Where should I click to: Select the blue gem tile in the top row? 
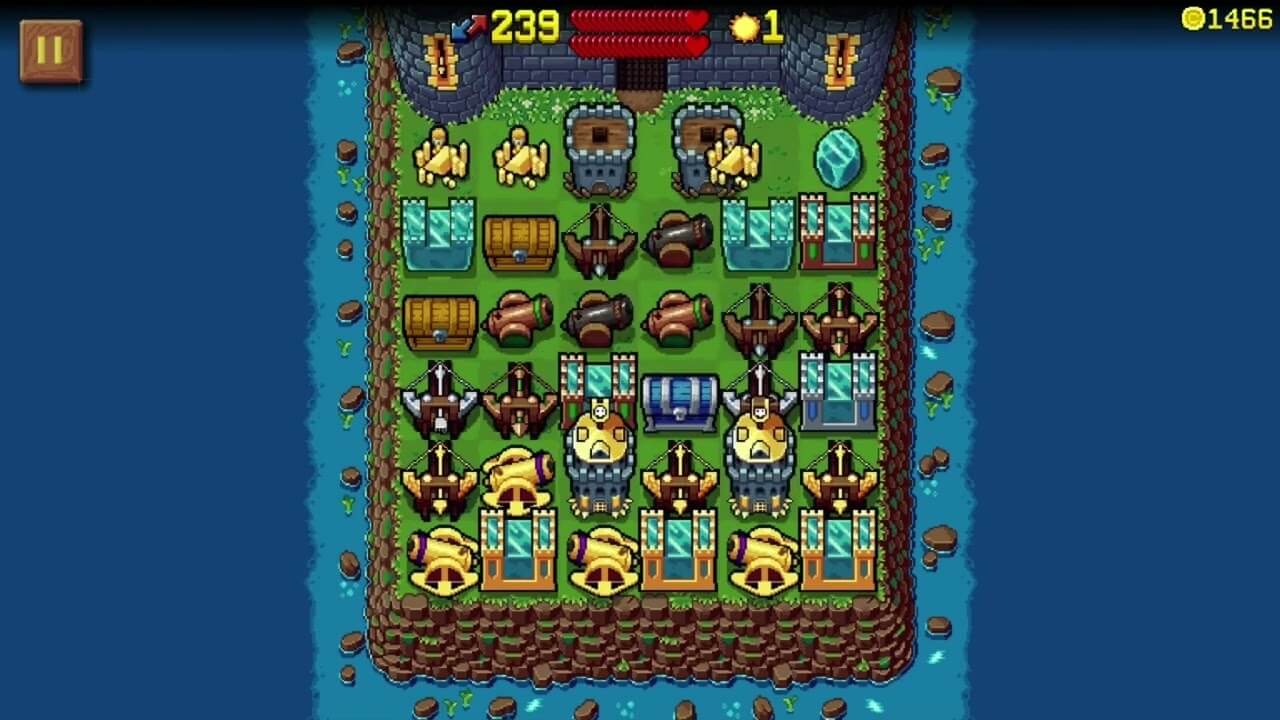click(x=838, y=157)
